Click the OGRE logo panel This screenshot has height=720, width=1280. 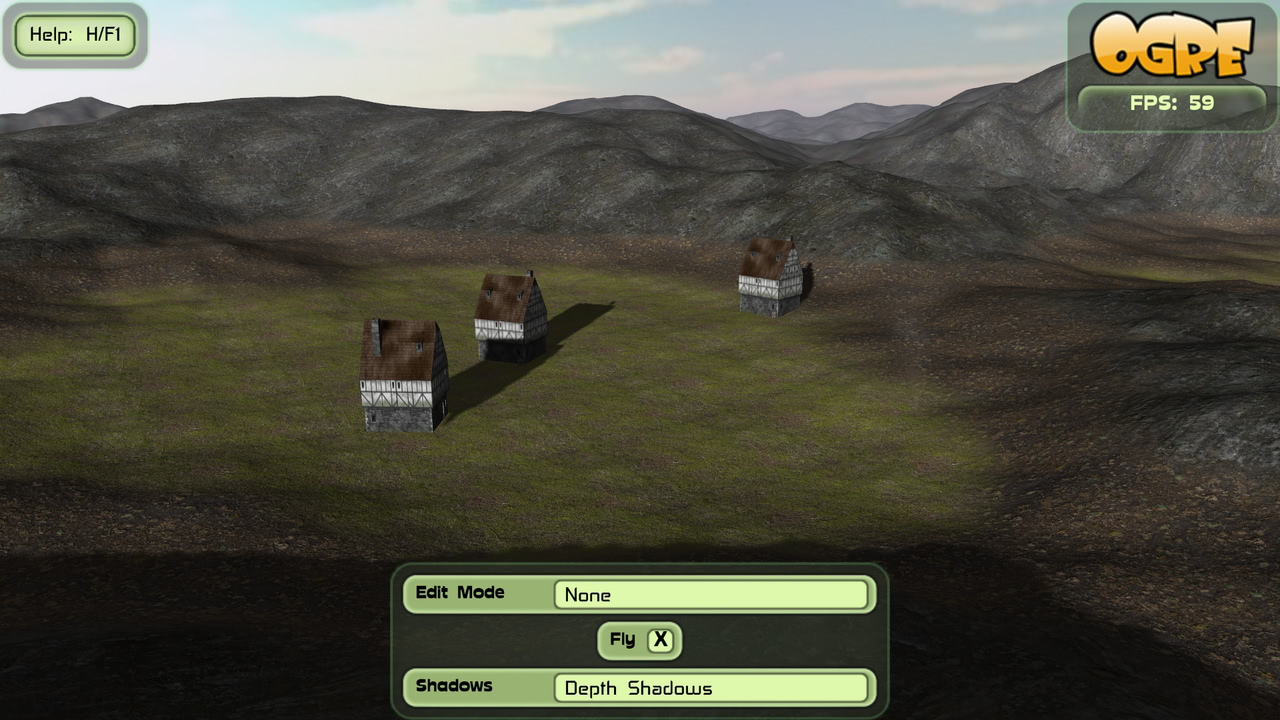click(x=1171, y=46)
